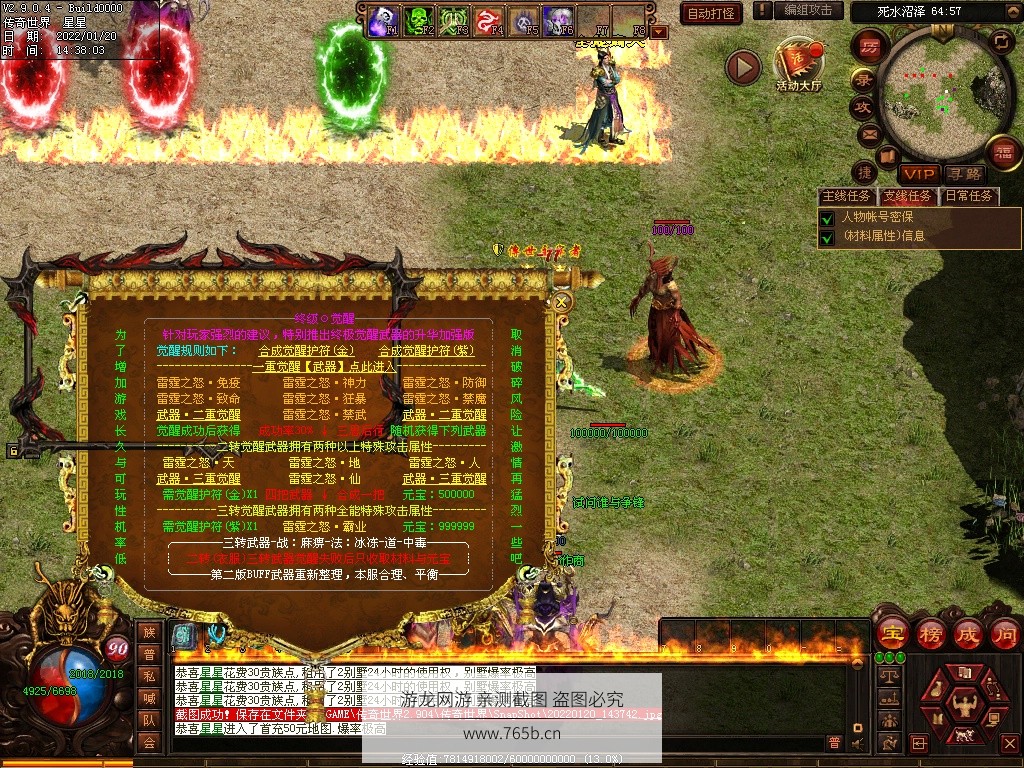1024x768 pixels.
Task: Open the VIP panel
Action: 919,174
